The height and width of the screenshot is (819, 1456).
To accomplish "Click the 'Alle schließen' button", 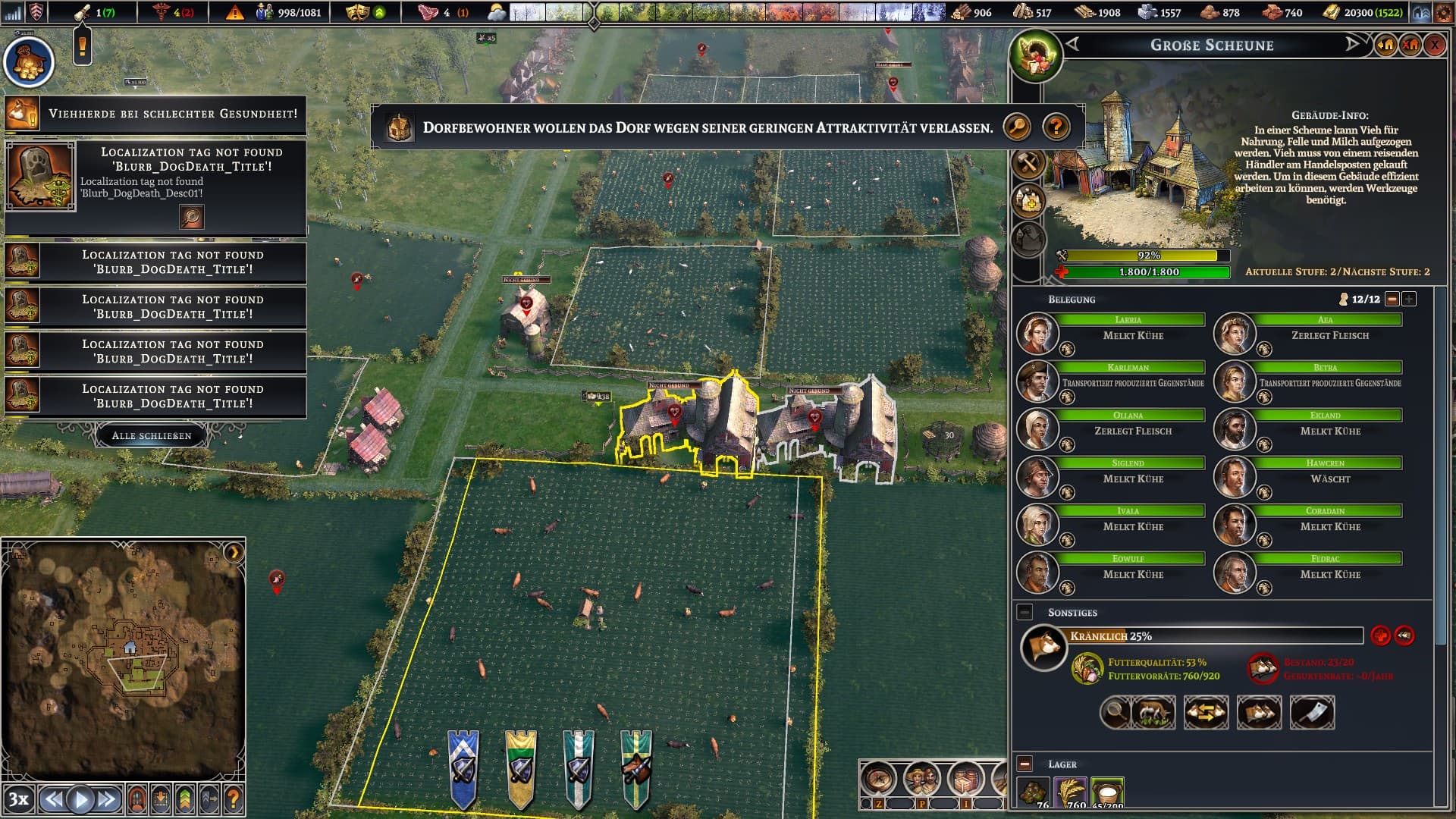I will click(152, 436).
